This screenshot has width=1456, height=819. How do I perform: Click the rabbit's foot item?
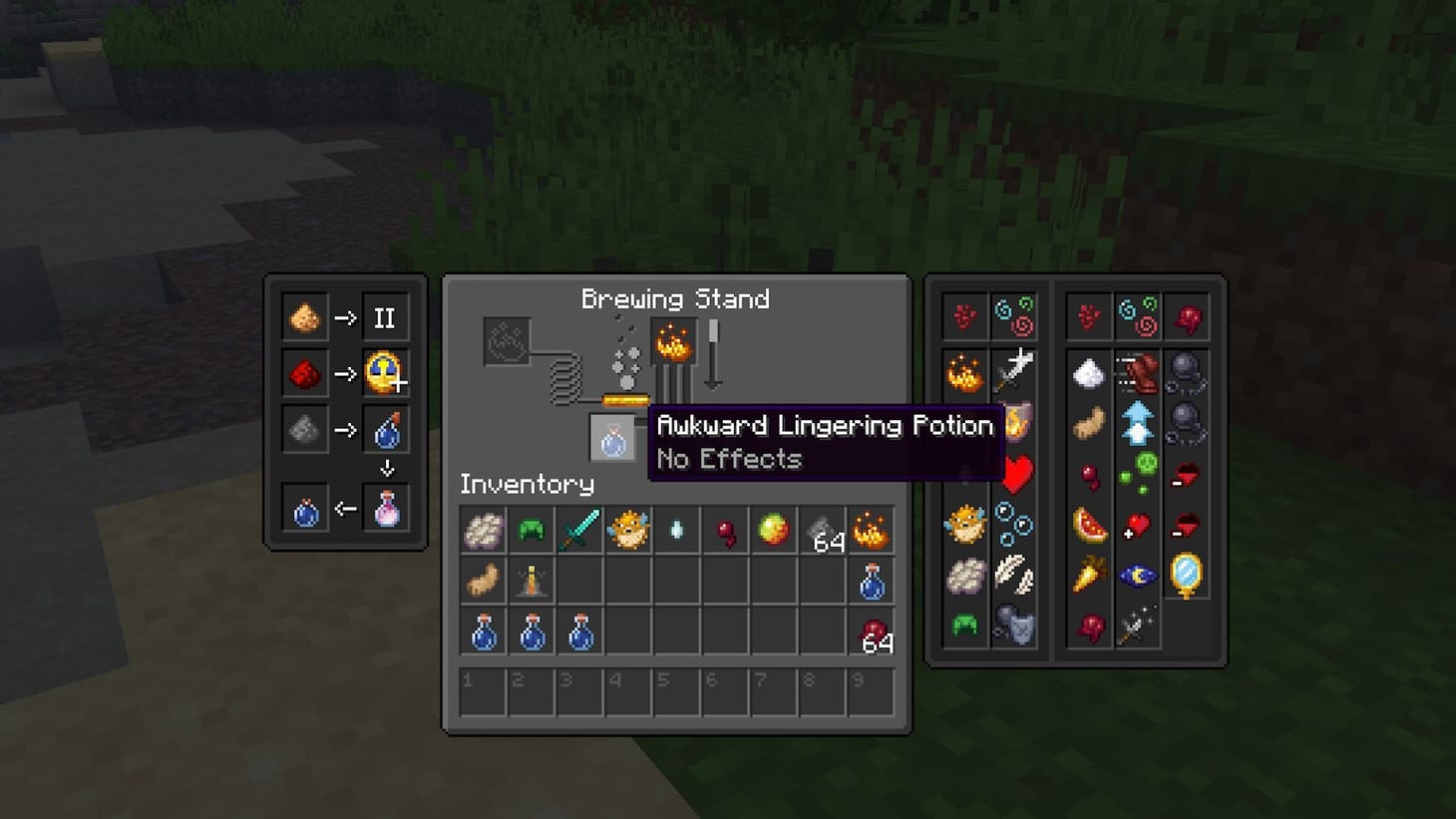(x=483, y=579)
